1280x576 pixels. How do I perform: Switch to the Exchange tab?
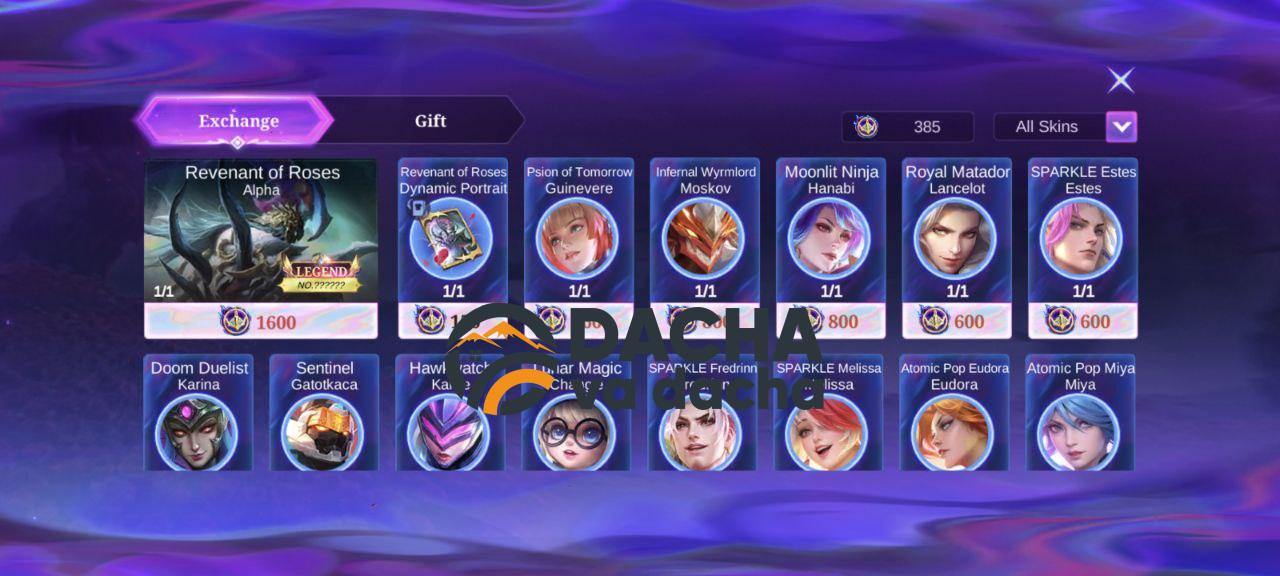click(x=237, y=121)
